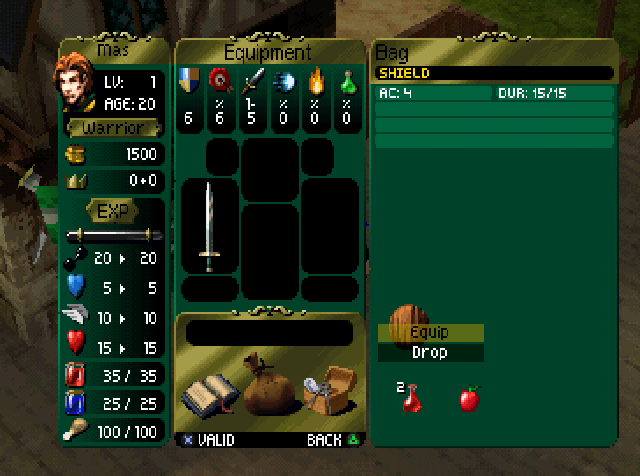
Task: Click the EXP label badge
Action: (110, 210)
